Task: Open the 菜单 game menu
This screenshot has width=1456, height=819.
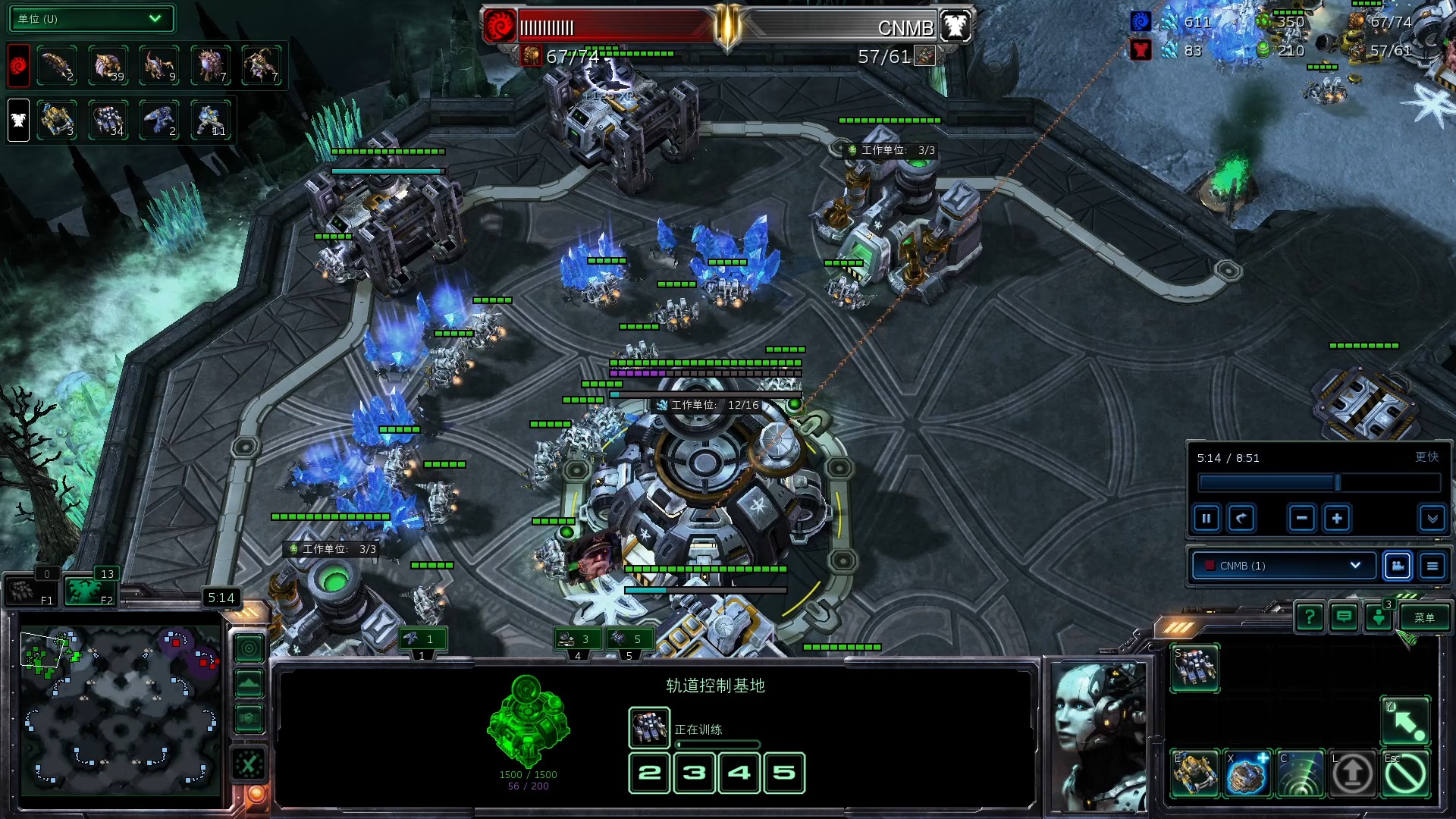Action: (1424, 618)
